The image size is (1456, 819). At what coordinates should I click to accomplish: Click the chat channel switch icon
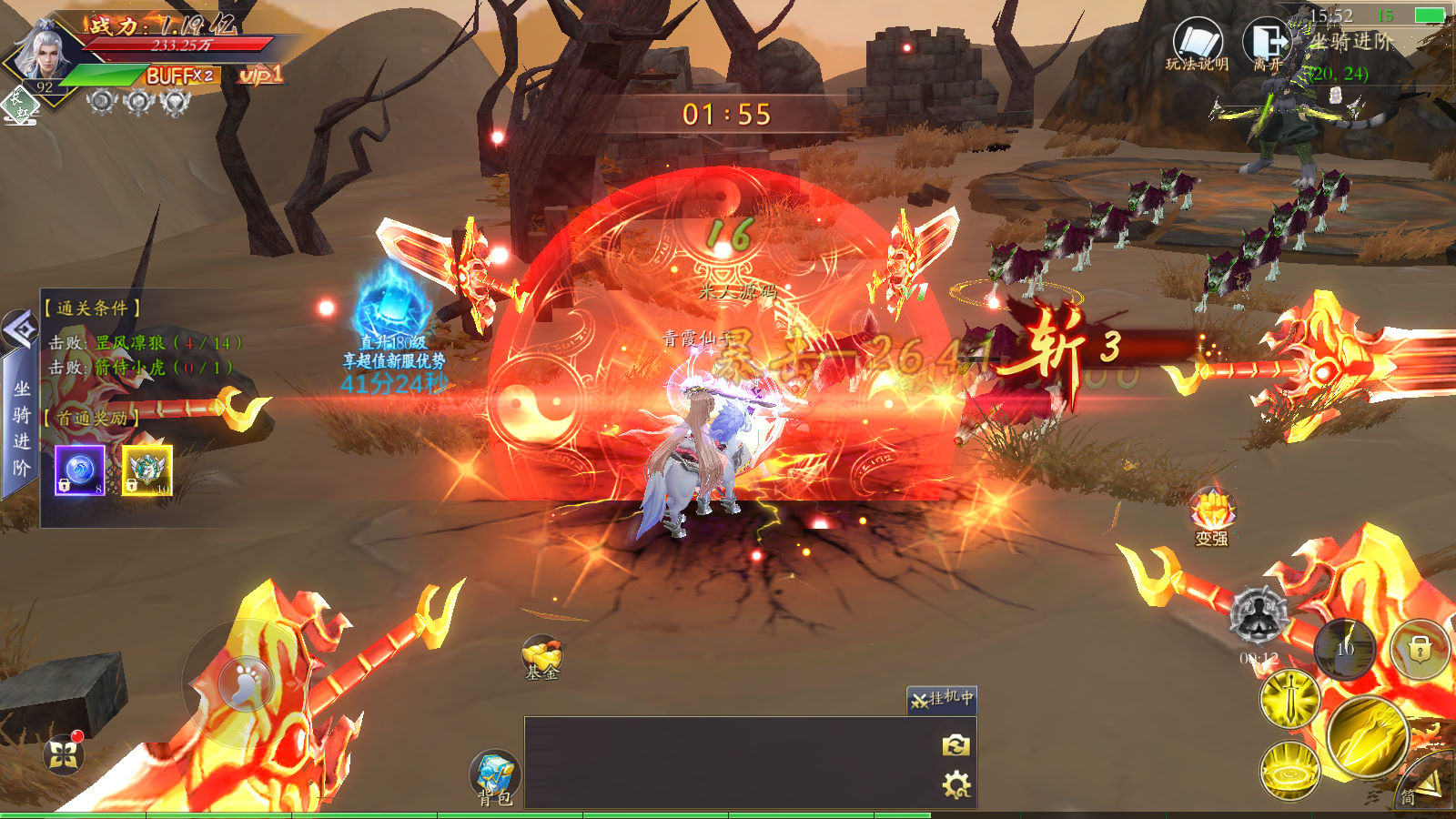pos(955,745)
